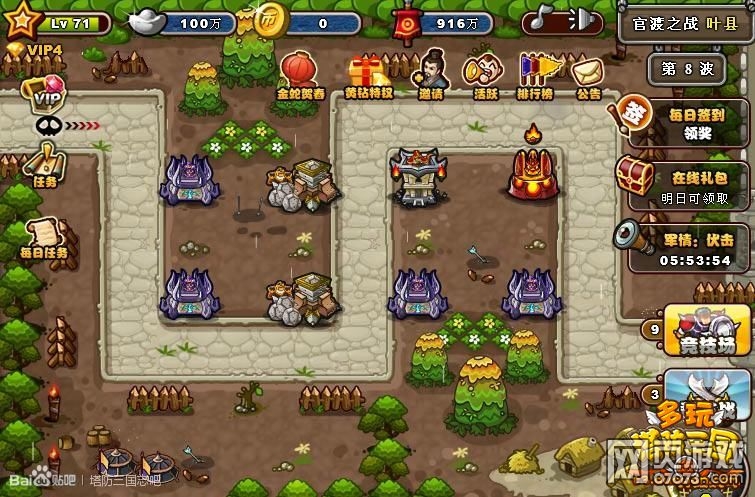Toggle the music note button
Viewport: 755px width, 497px height.
click(544, 20)
